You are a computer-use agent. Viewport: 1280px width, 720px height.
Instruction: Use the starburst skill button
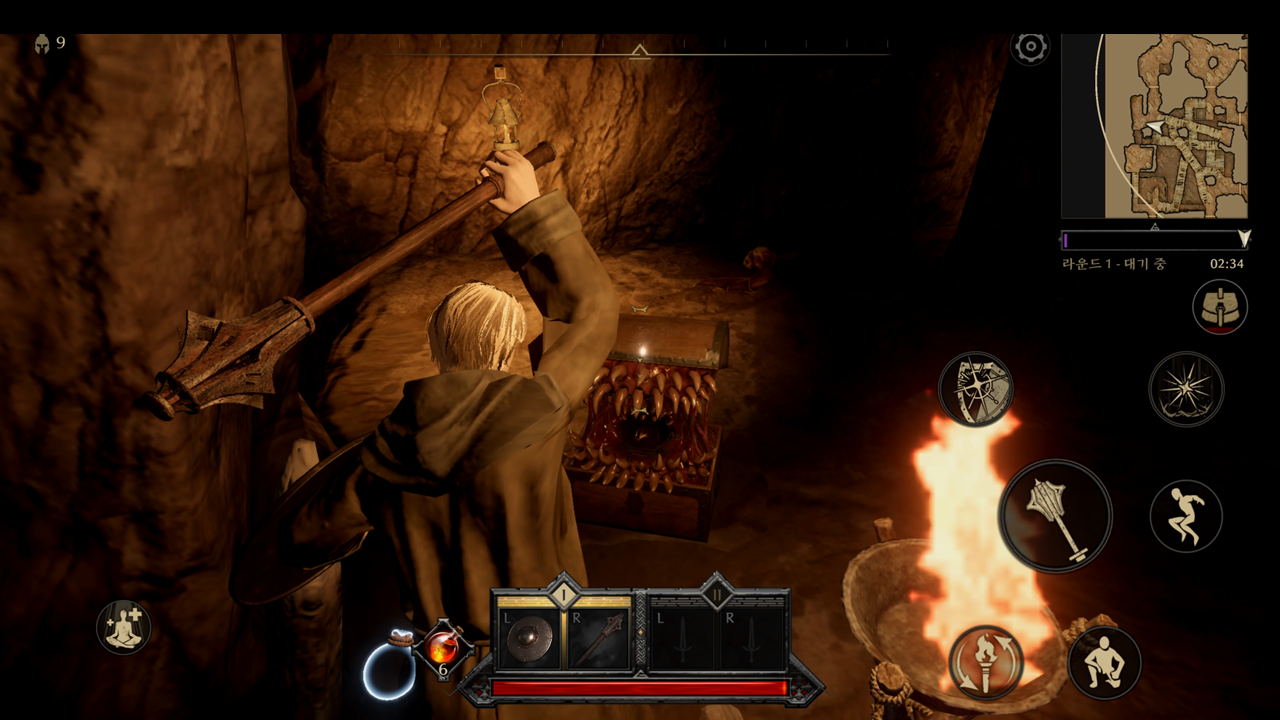tap(1186, 389)
